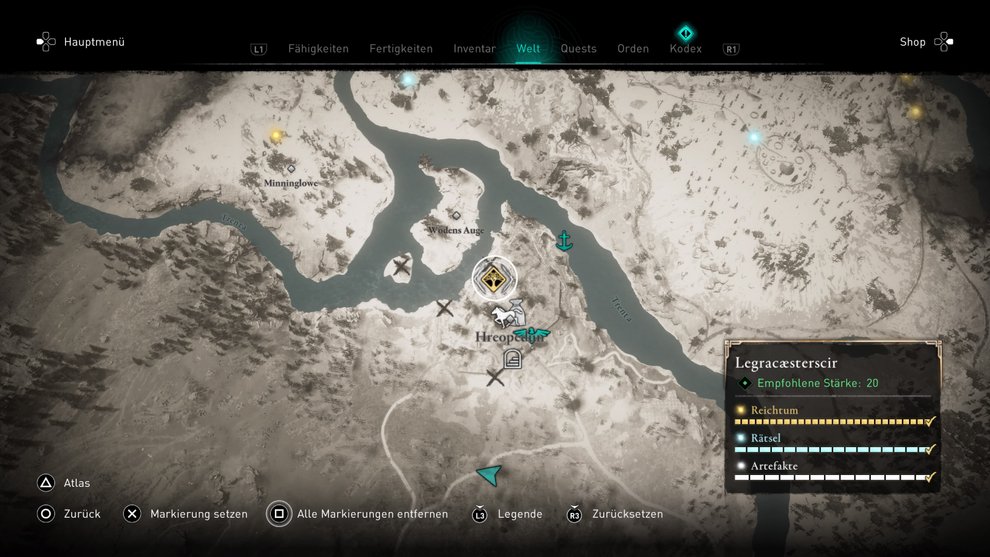The image size is (990, 557).
Task: Click the gold wealth dot near Minninglowe
Action: tap(276, 136)
